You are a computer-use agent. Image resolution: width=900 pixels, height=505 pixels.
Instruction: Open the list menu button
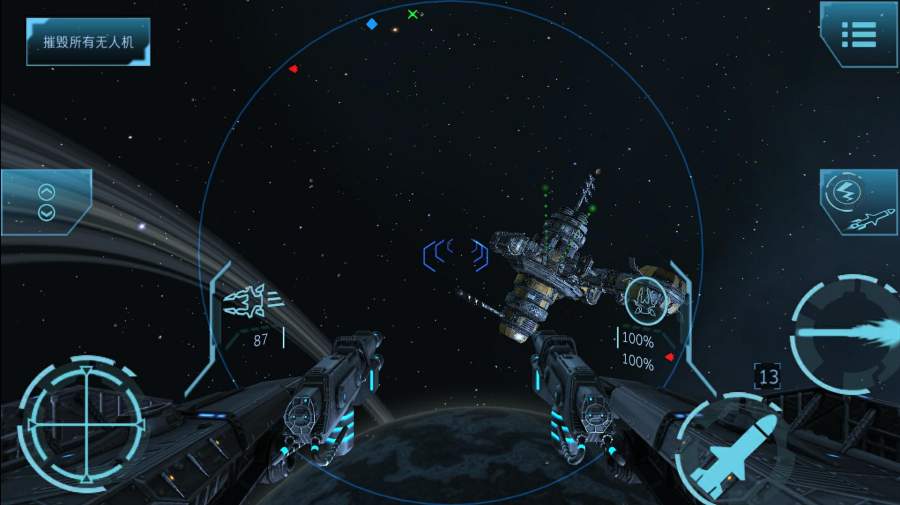tap(858, 35)
